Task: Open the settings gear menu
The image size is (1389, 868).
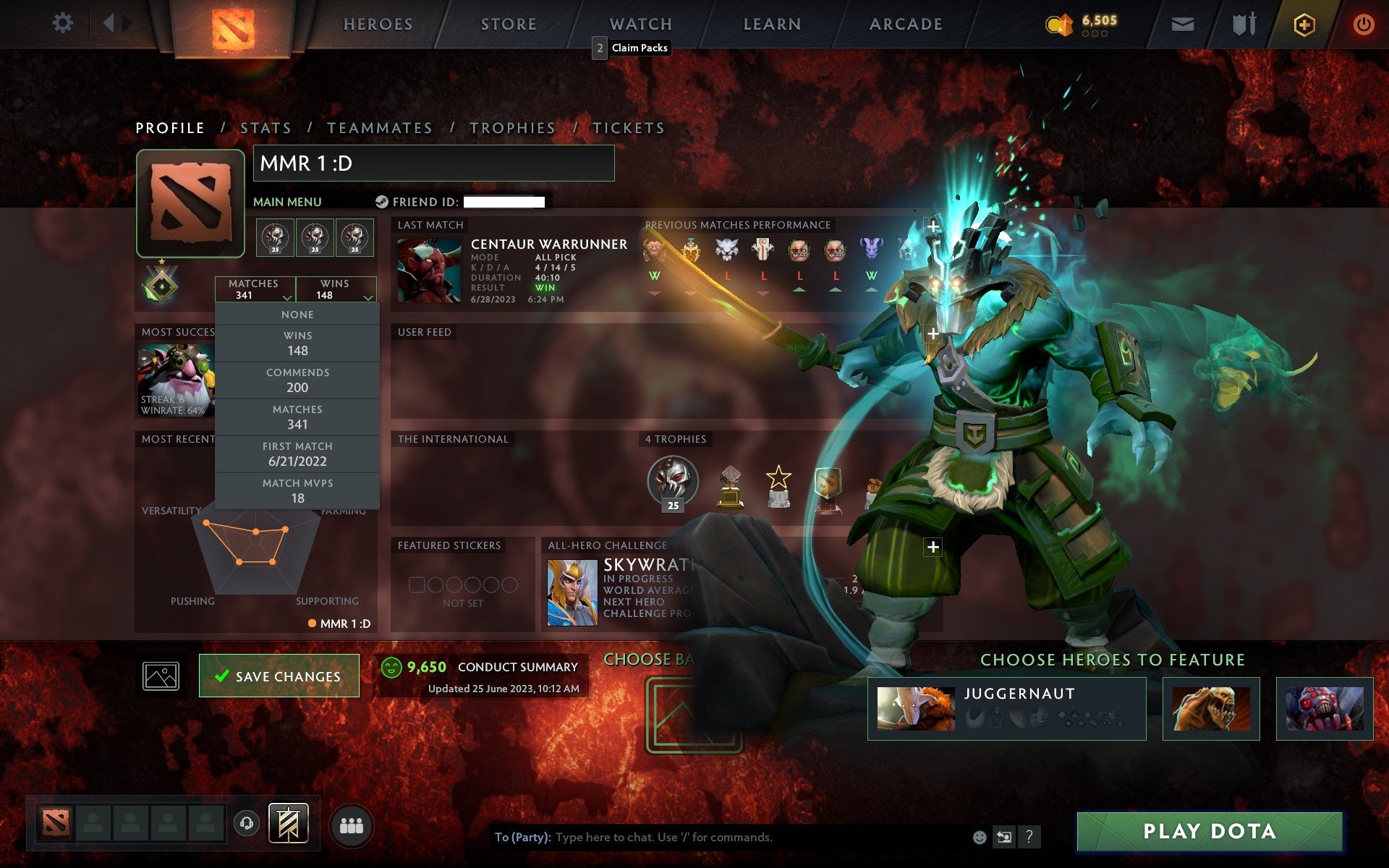Action: click(64, 23)
